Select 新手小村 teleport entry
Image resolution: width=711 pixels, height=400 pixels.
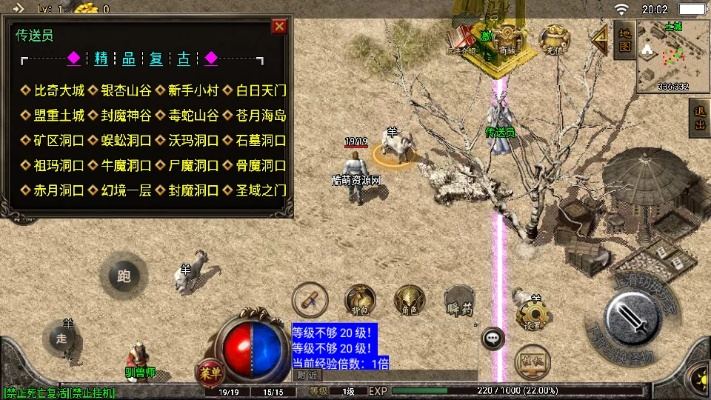tap(188, 90)
